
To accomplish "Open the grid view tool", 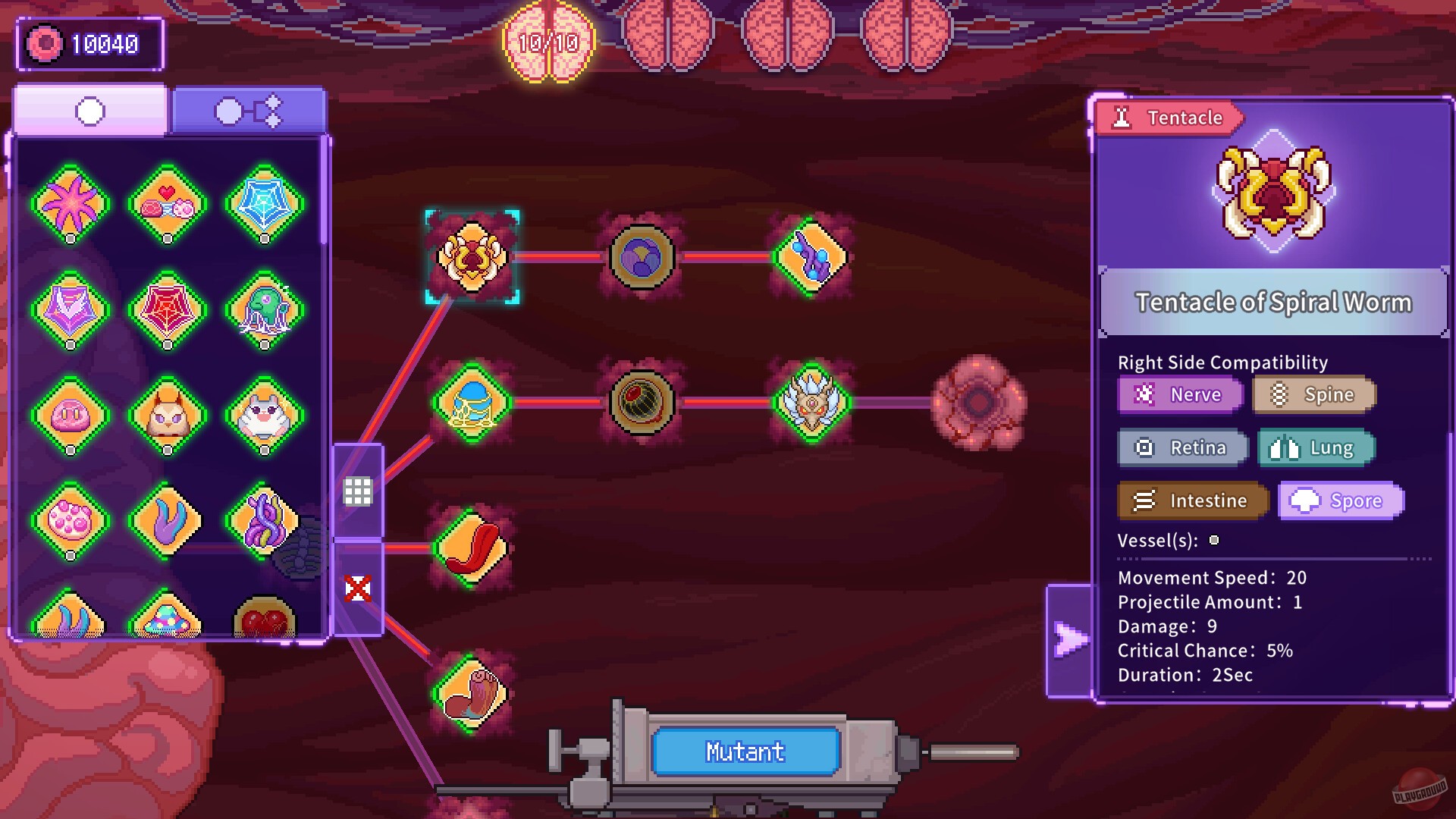I will [x=359, y=489].
